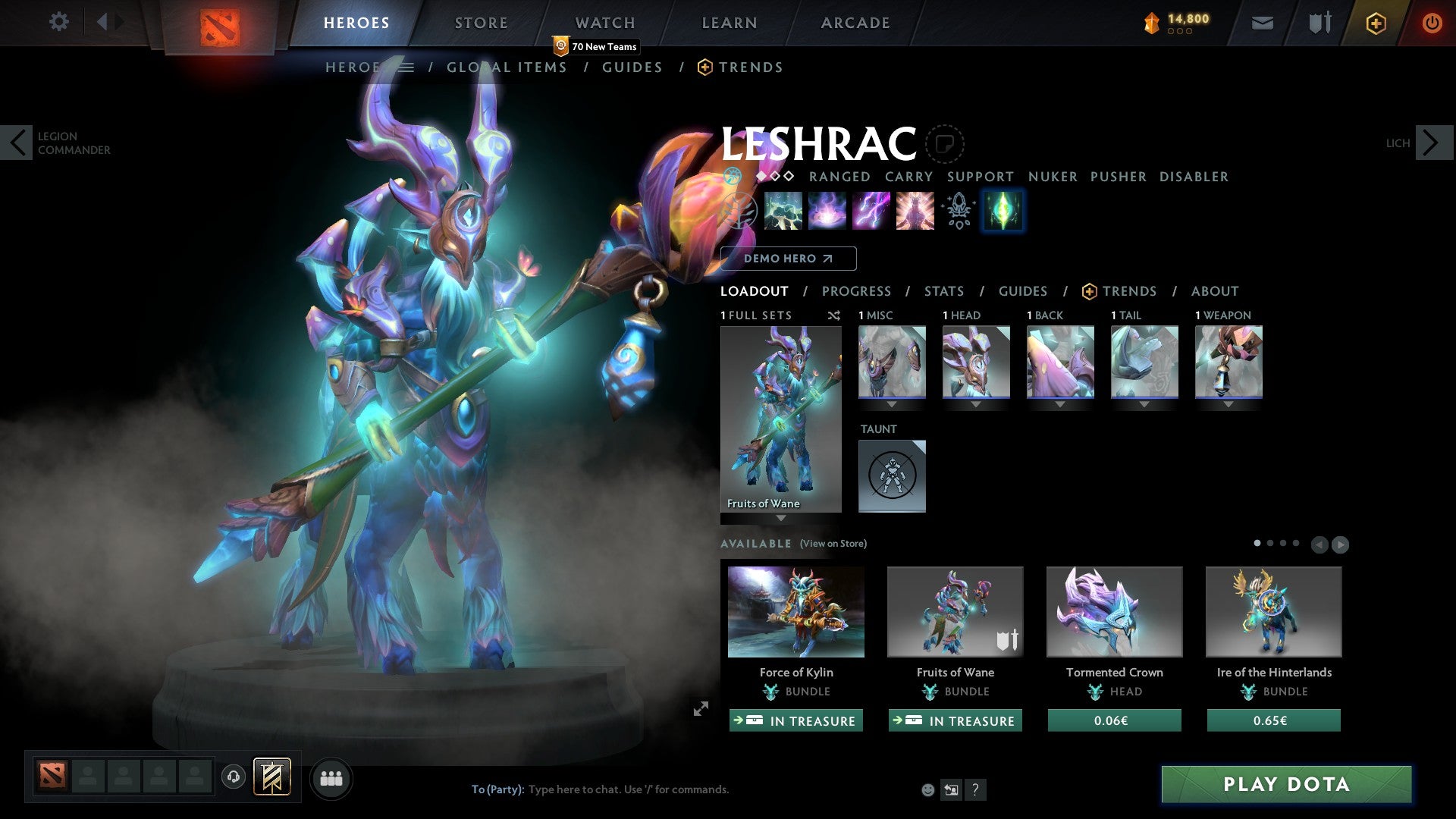Expand the Fruits of Wane set dropdown arrow
This screenshot has width=1456, height=819.
(x=780, y=519)
